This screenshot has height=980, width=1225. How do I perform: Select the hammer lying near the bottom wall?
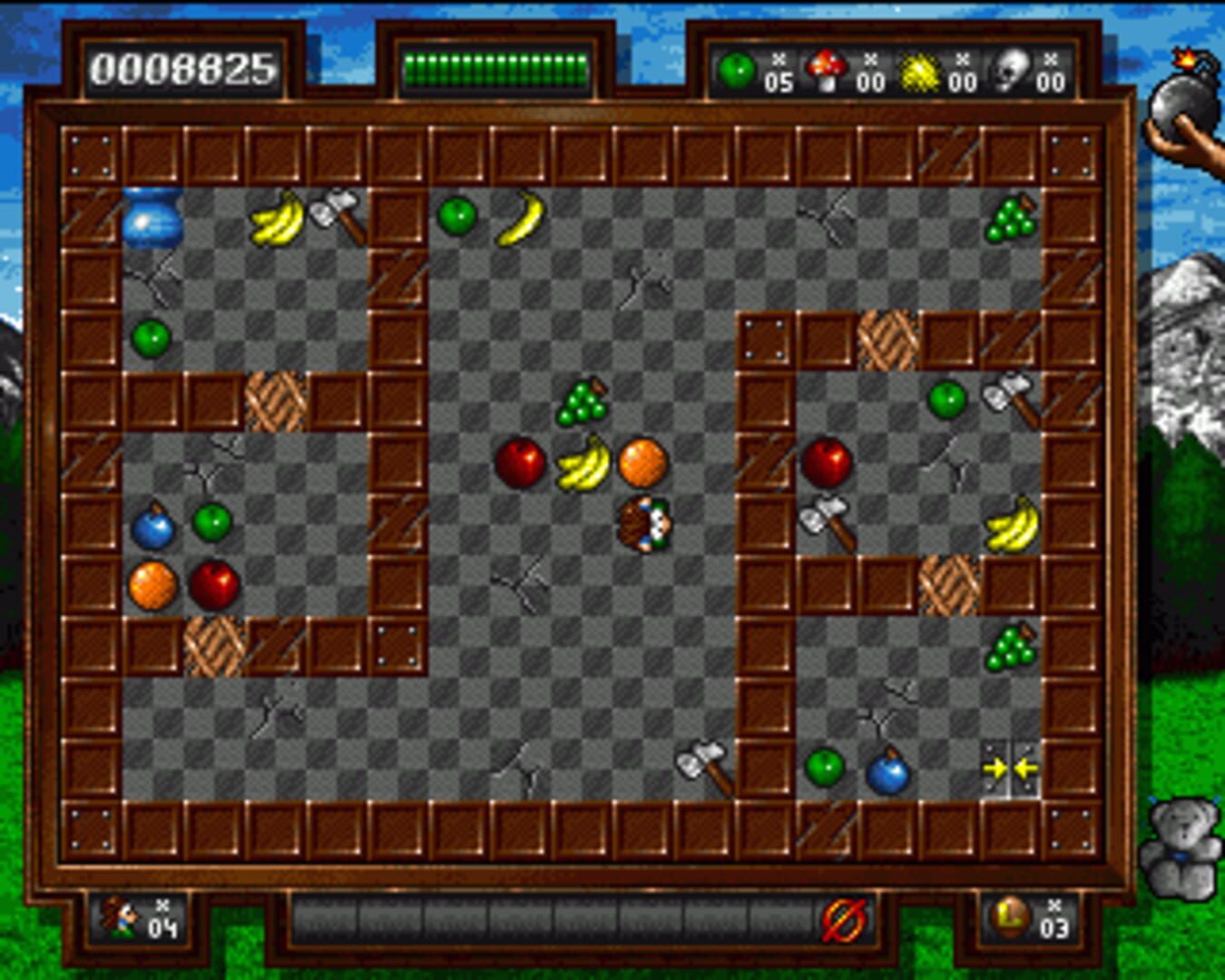pos(703,765)
